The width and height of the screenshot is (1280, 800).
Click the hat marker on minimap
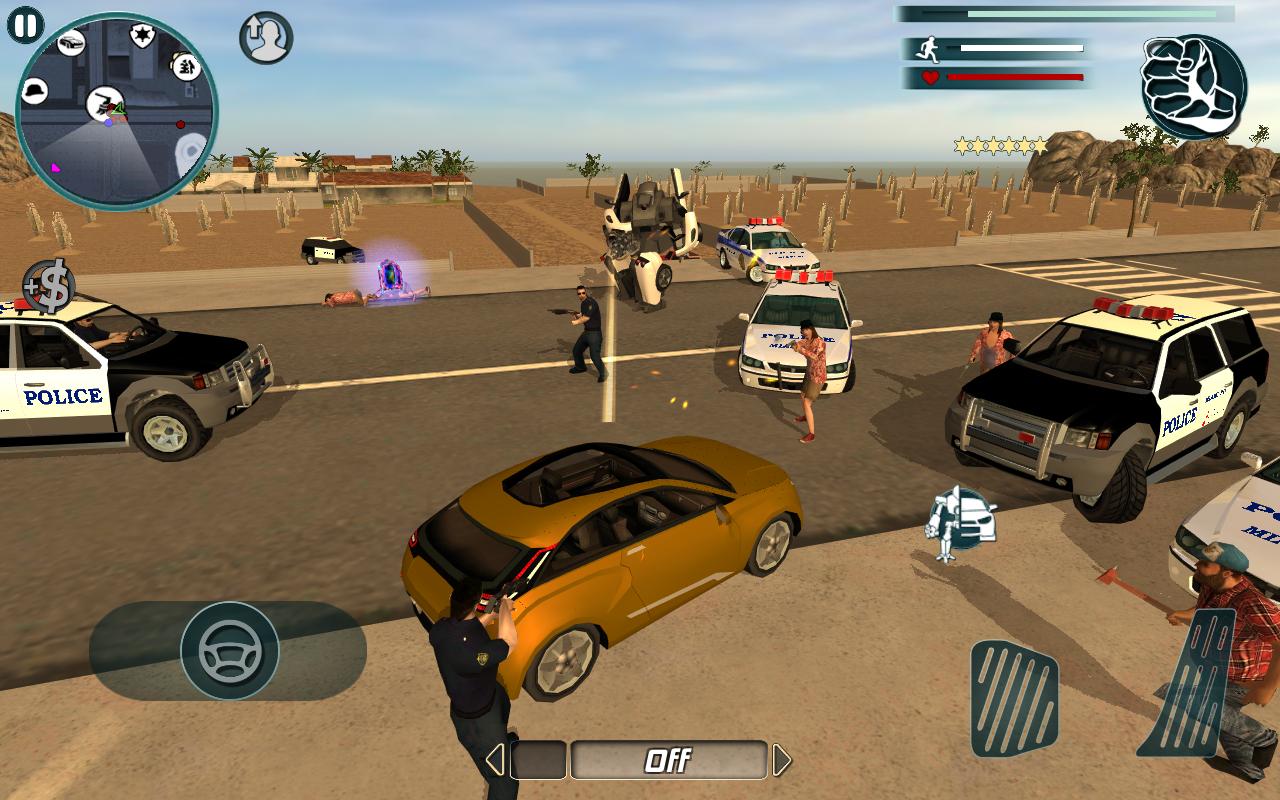pyautogui.click(x=37, y=91)
